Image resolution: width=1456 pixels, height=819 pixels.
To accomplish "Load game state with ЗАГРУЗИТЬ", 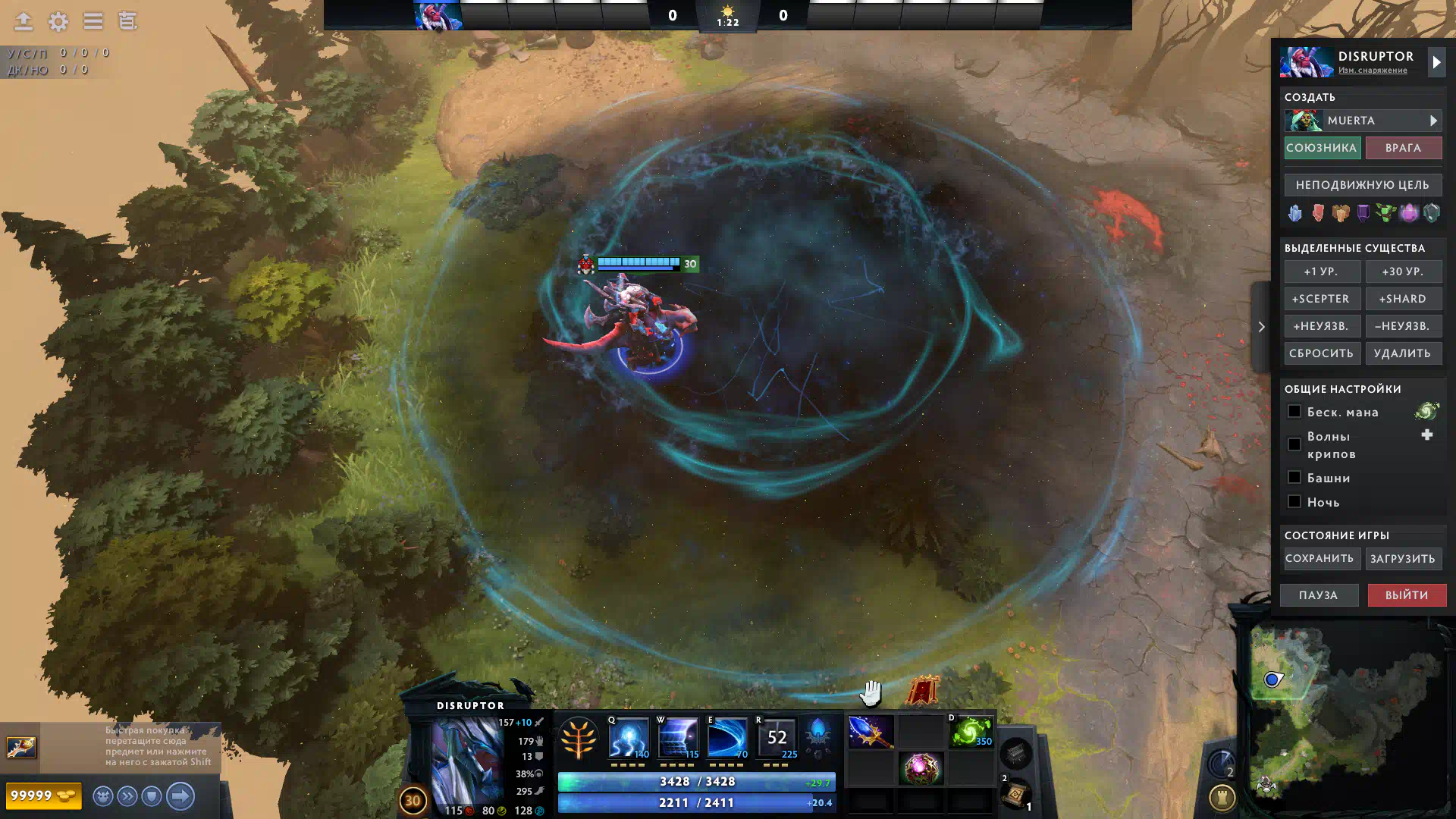I will click(1403, 559).
